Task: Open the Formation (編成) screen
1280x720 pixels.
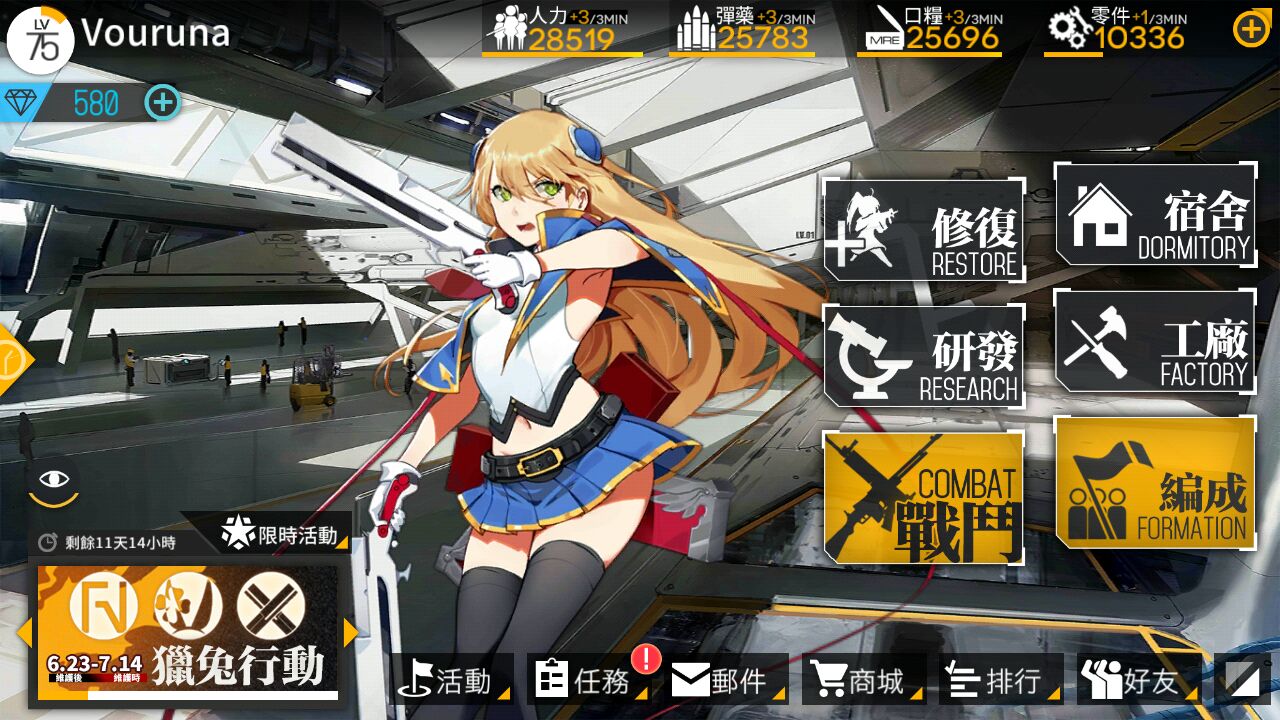Action: click(1155, 483)
